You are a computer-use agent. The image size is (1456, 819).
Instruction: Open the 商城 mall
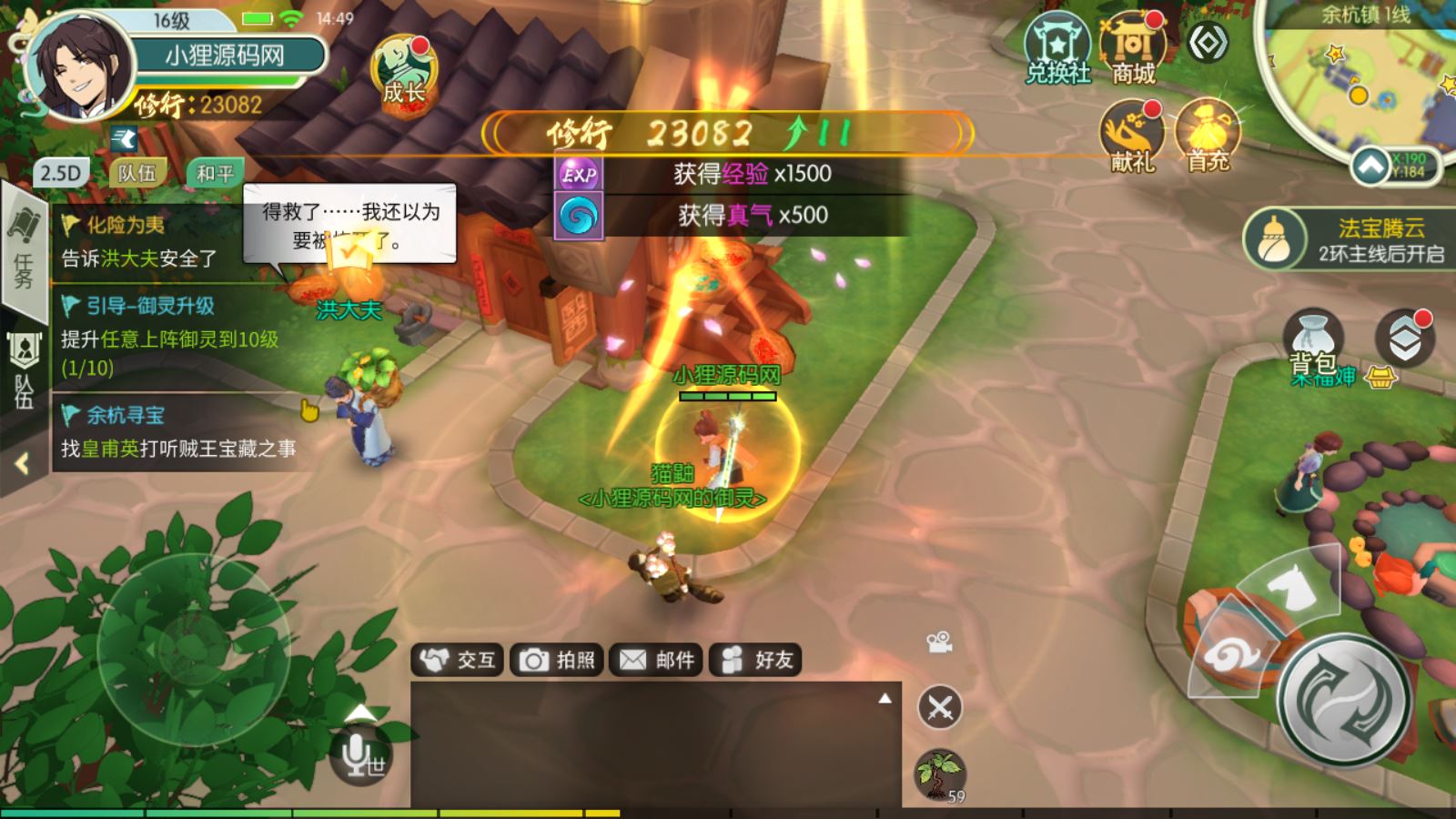tap(1133, 51)
